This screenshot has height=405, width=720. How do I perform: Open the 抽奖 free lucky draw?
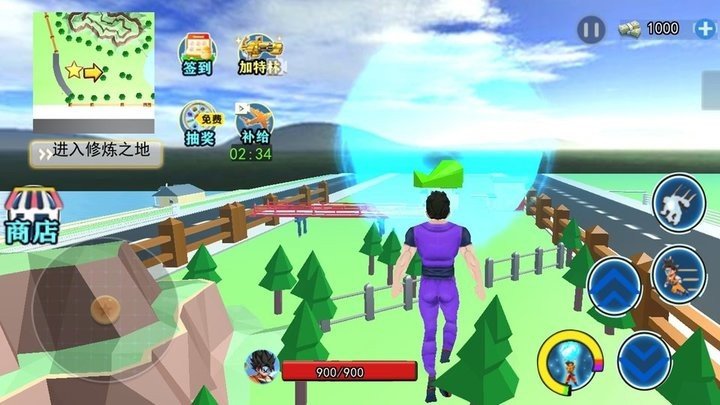[x=199, y=126]
